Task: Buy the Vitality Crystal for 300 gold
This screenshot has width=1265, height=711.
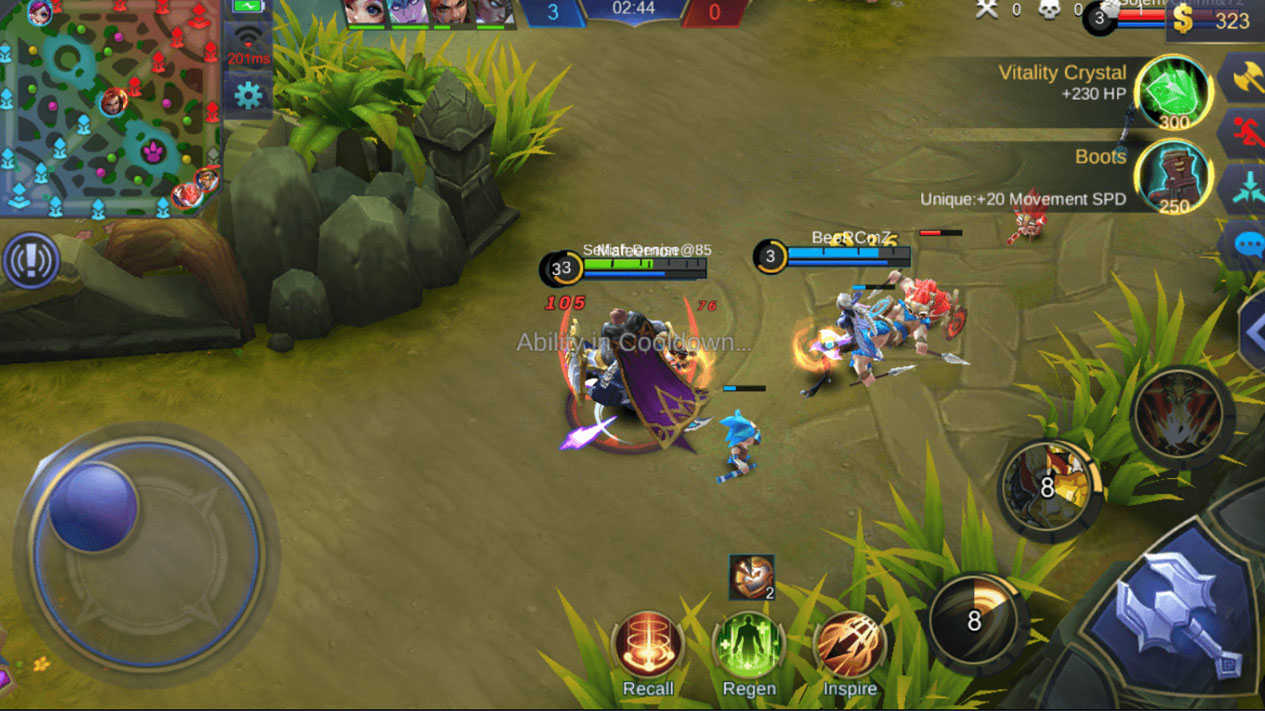Action: (1173, 93)
